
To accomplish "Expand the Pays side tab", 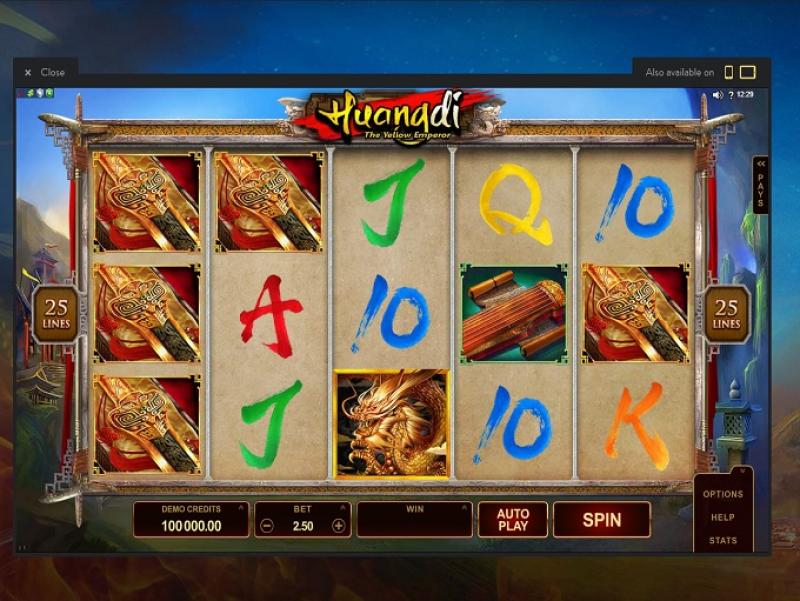I will (760, 184).
